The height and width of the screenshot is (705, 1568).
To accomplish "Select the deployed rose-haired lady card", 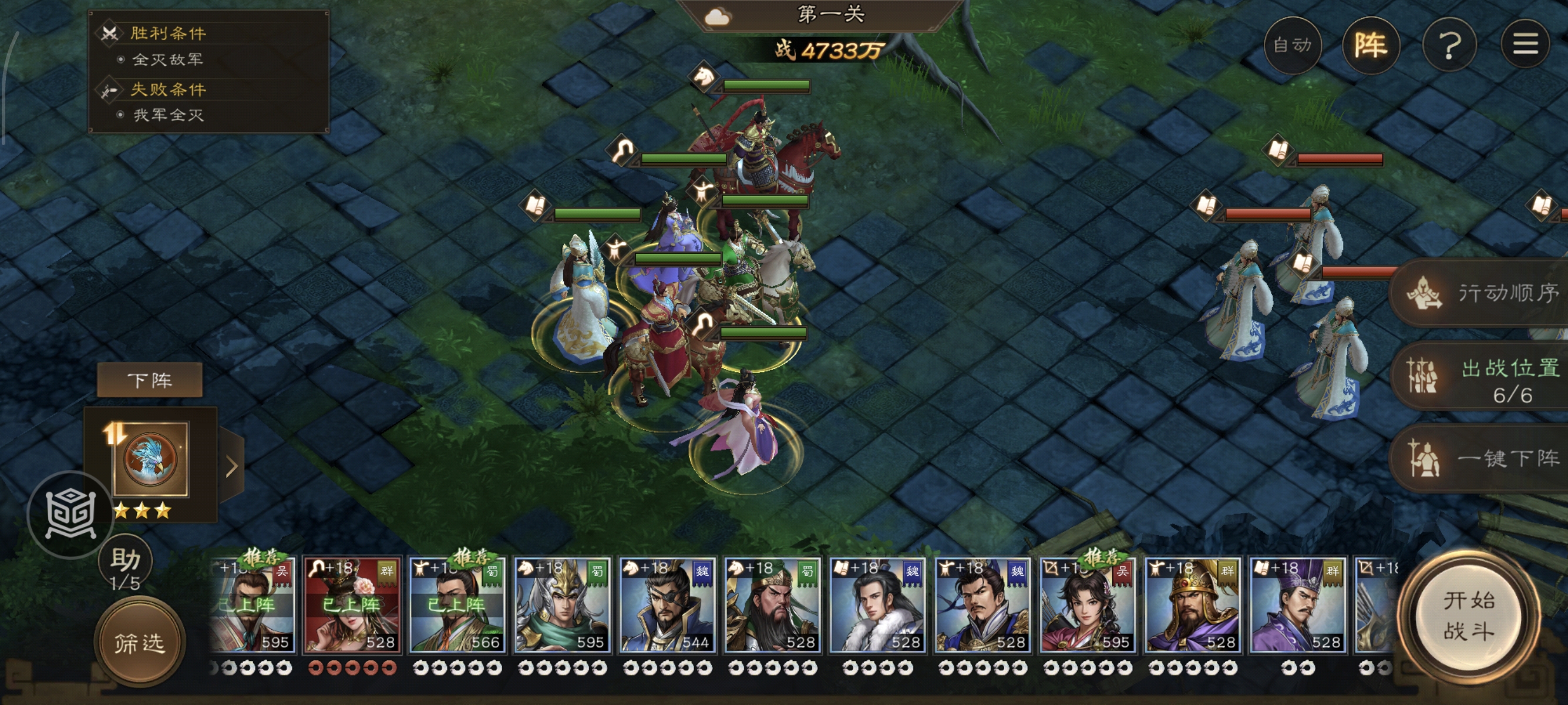I will click(x=352, y=606).
